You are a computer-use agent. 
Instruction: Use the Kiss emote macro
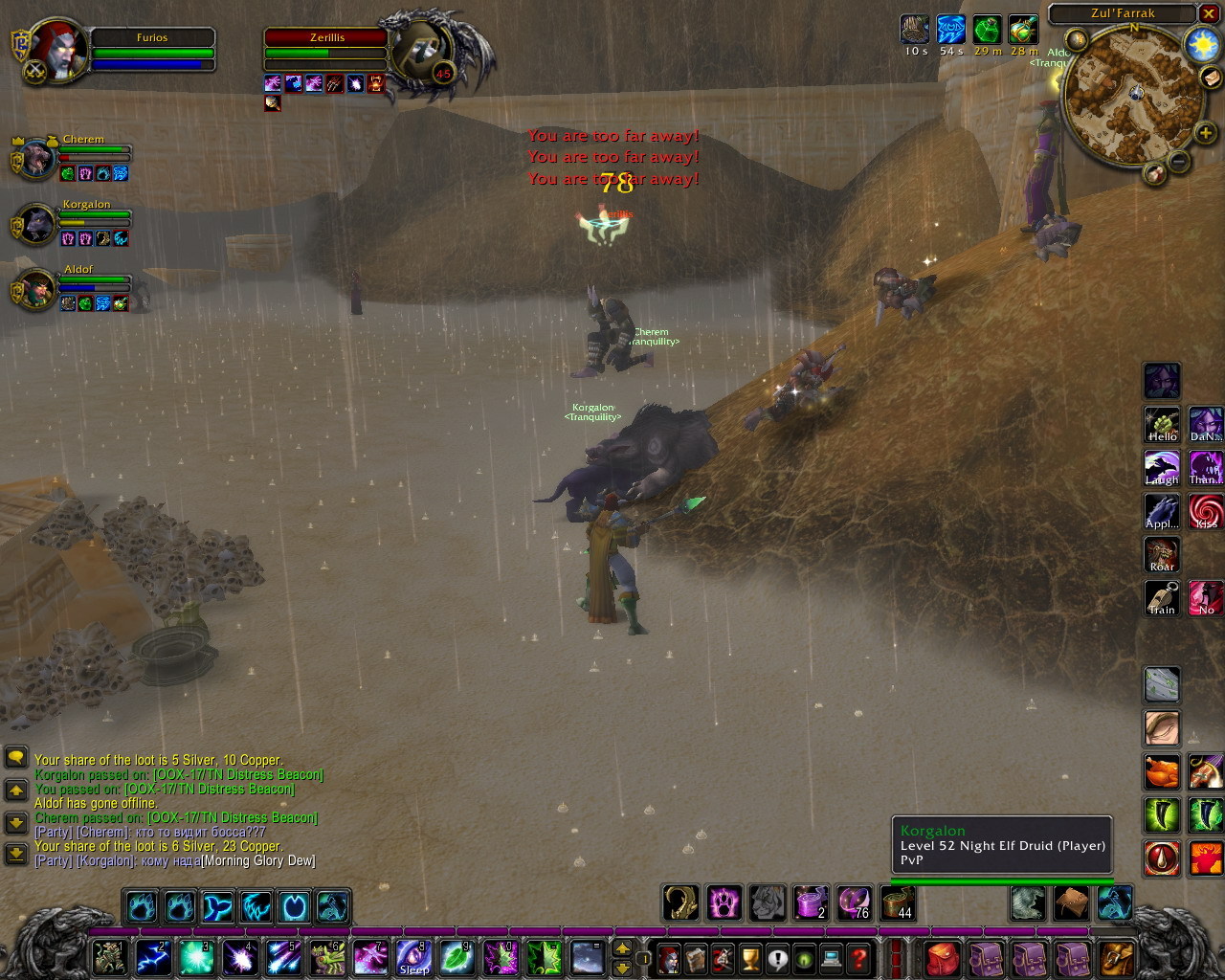click(1206, 512)
